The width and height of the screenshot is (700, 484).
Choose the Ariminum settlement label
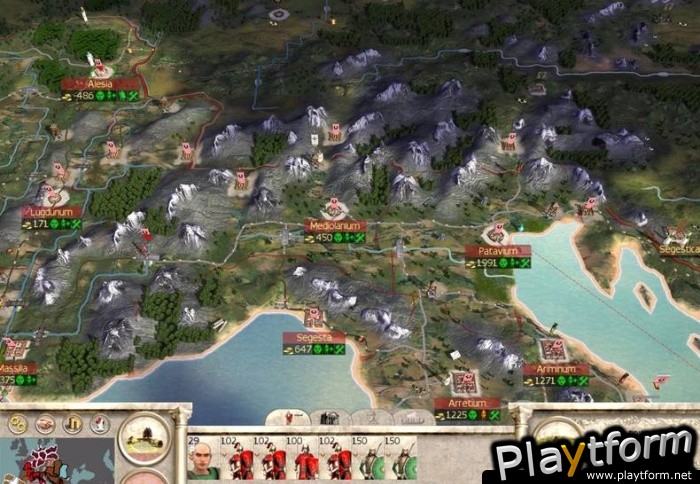(555, 369)
